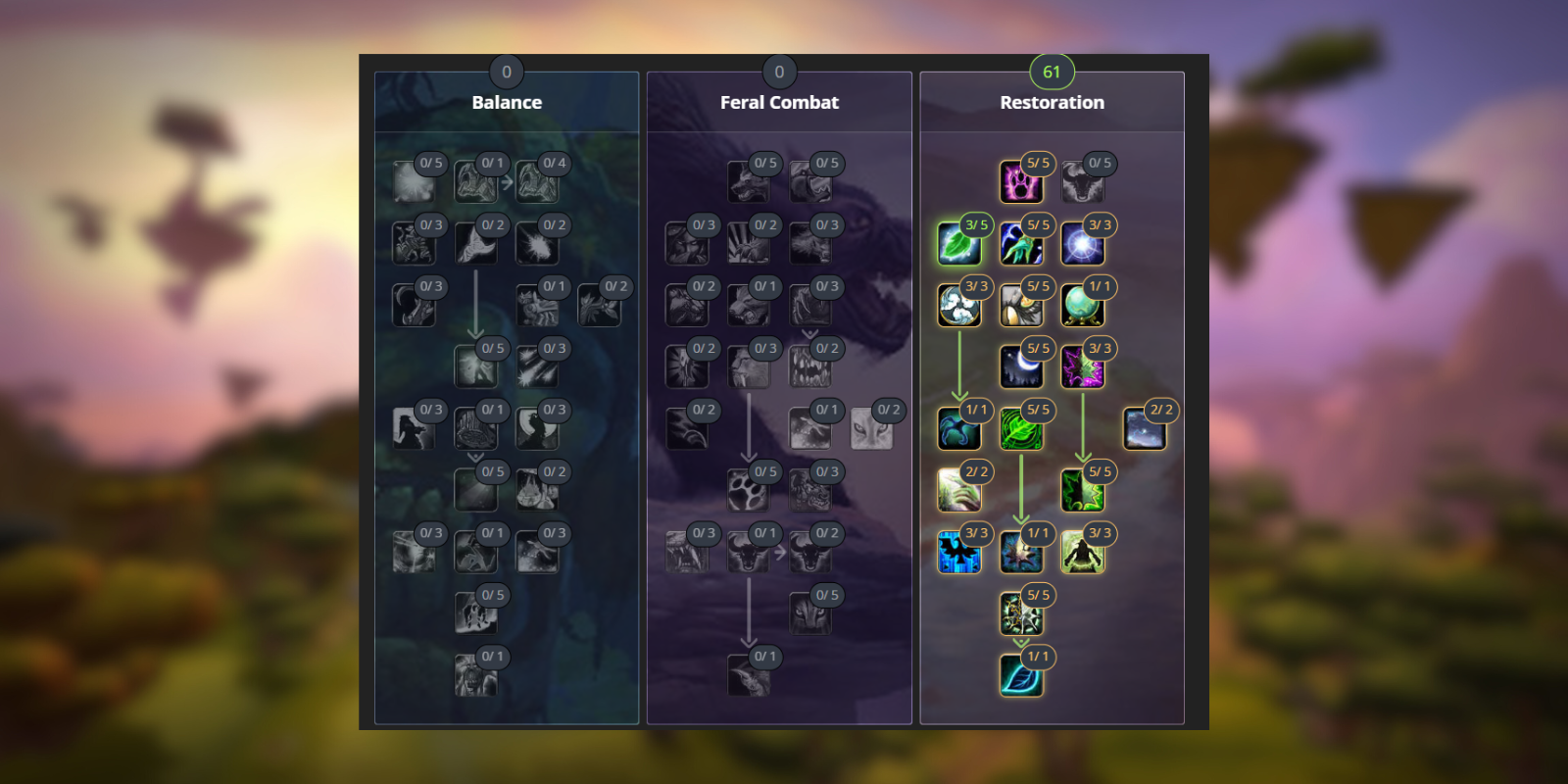Select the 0/4 talent in the Balance tree

(536, 182)
